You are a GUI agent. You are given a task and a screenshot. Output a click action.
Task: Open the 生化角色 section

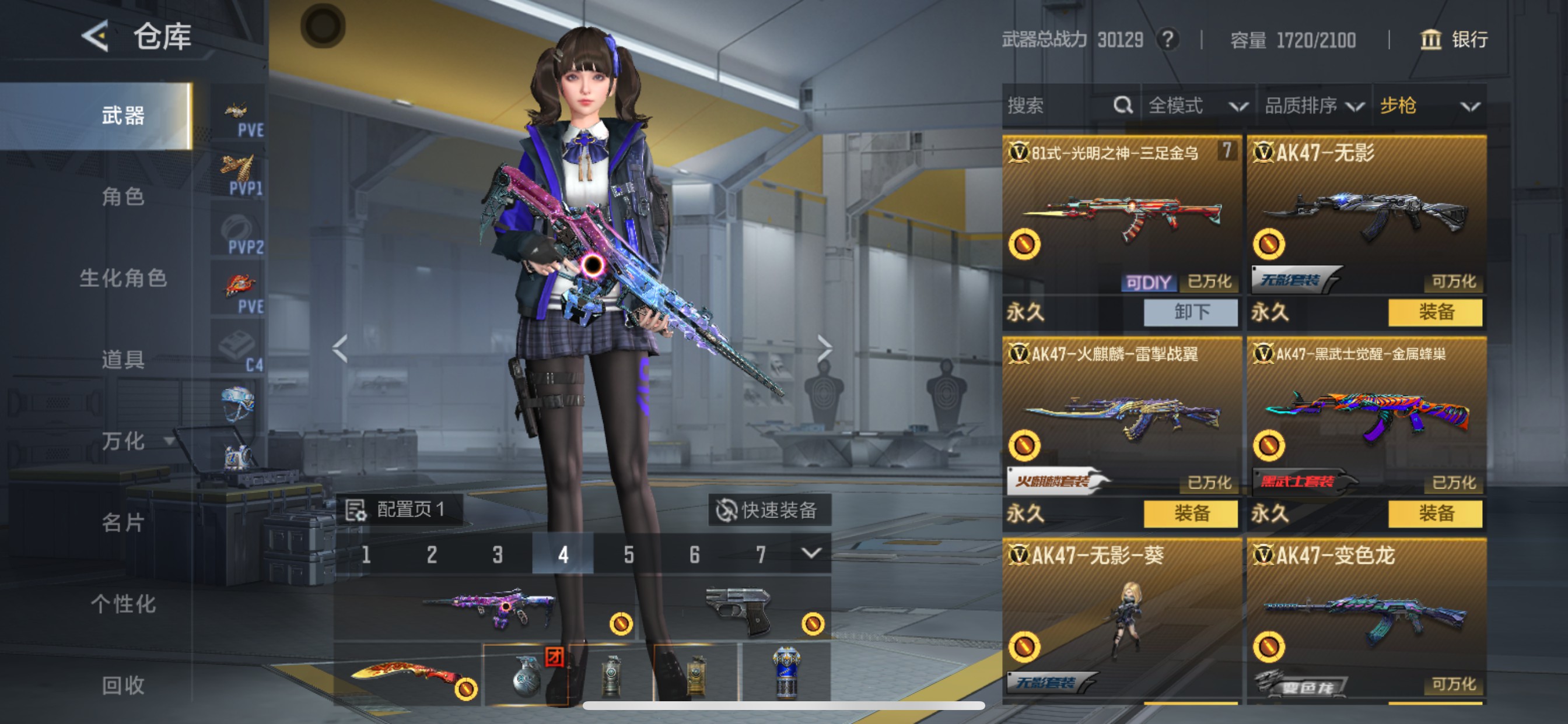[x=123, y=278]
